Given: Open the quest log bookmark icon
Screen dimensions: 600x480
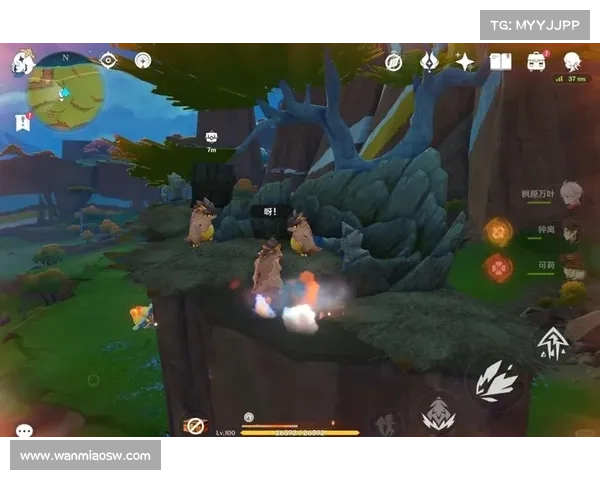Looking at the screenshot, I should coord(24,122).
